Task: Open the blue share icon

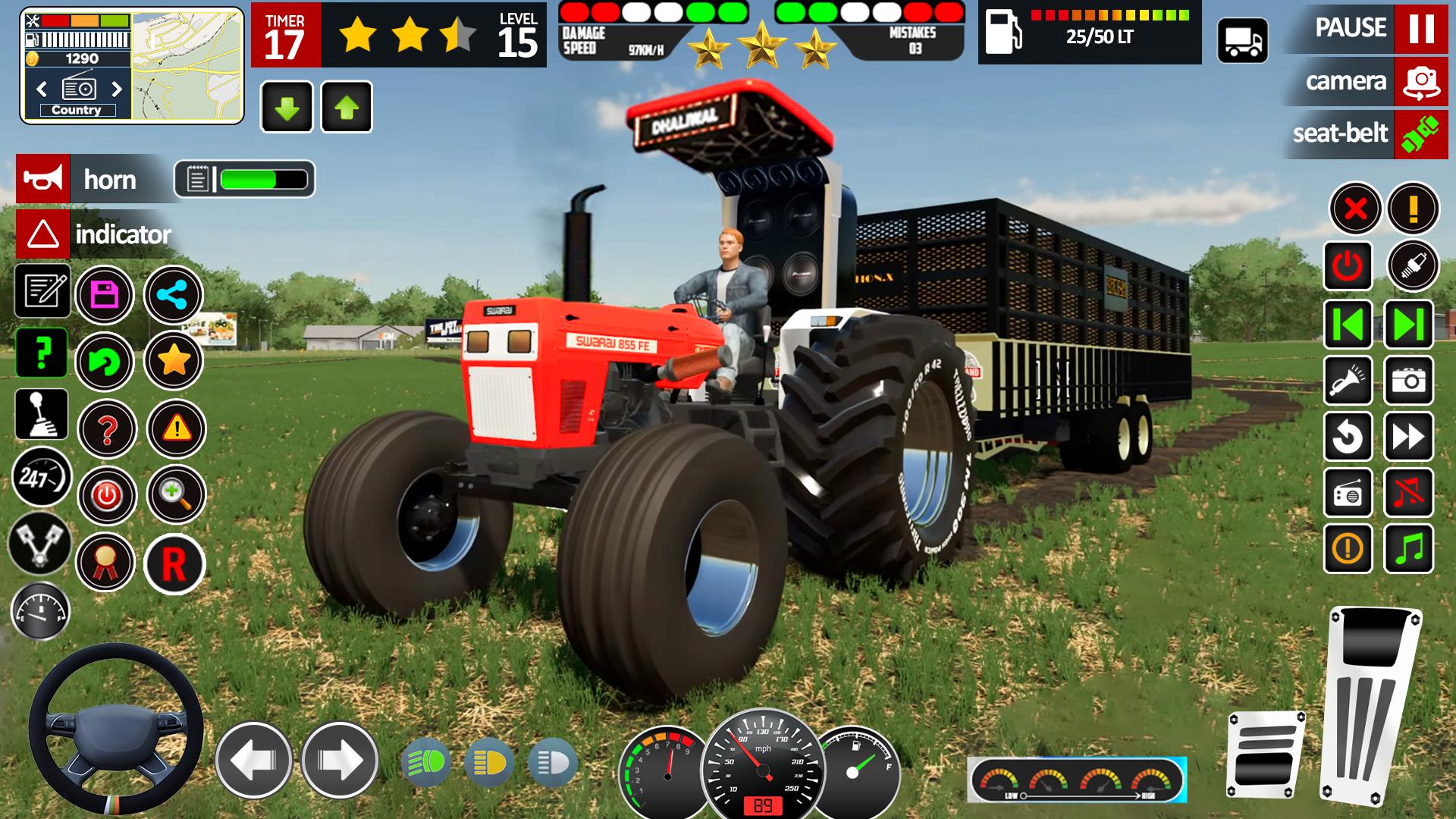Action: tap(174, 294)
